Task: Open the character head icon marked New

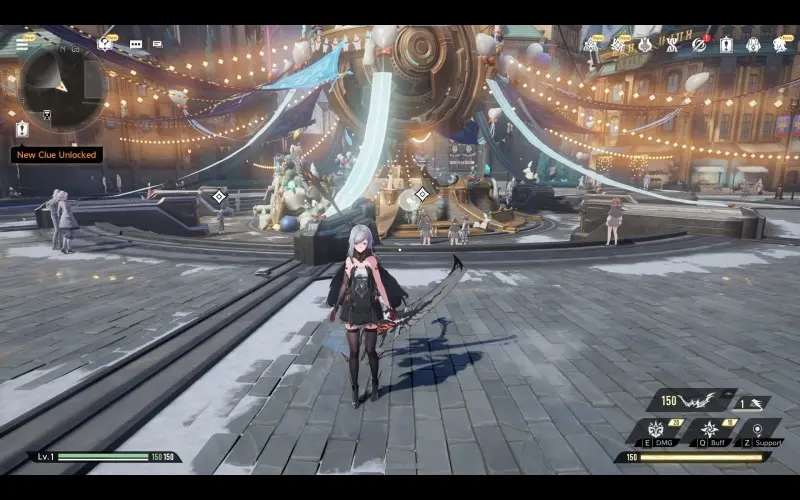Action: 780,45
